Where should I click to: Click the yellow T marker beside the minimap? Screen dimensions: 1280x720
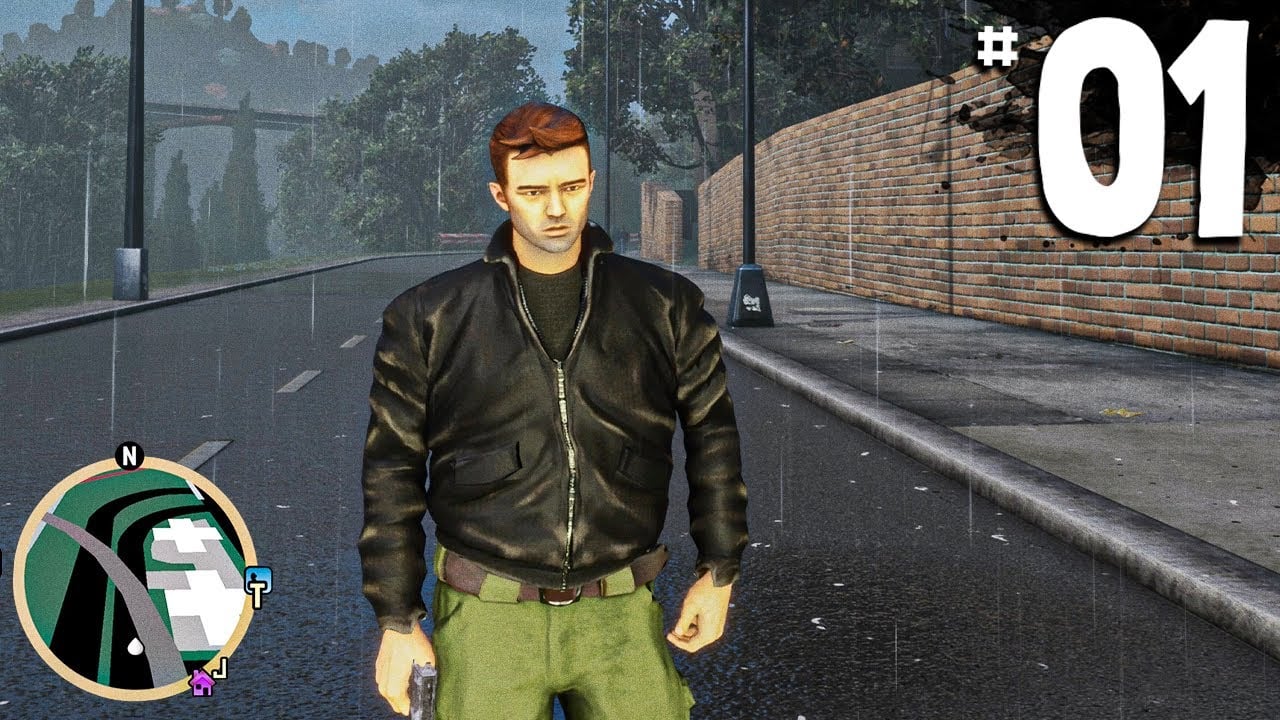[255, 593]
